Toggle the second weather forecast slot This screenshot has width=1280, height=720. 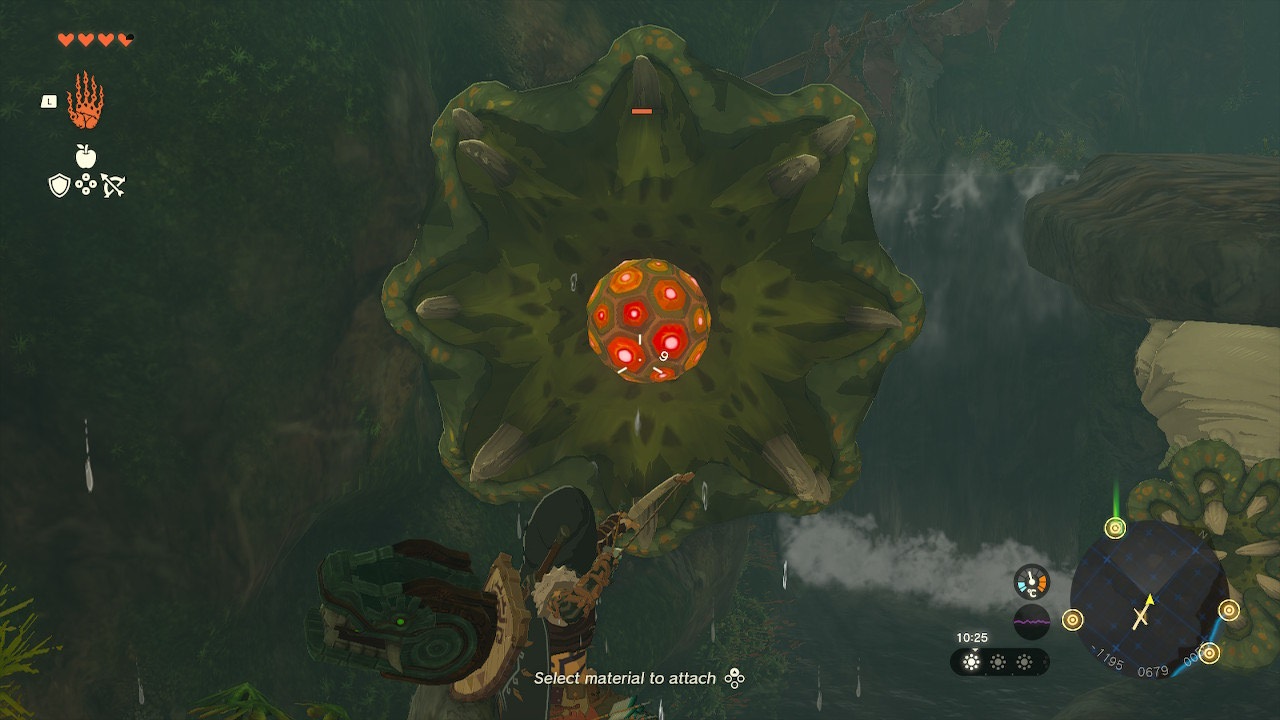point(999,661)
